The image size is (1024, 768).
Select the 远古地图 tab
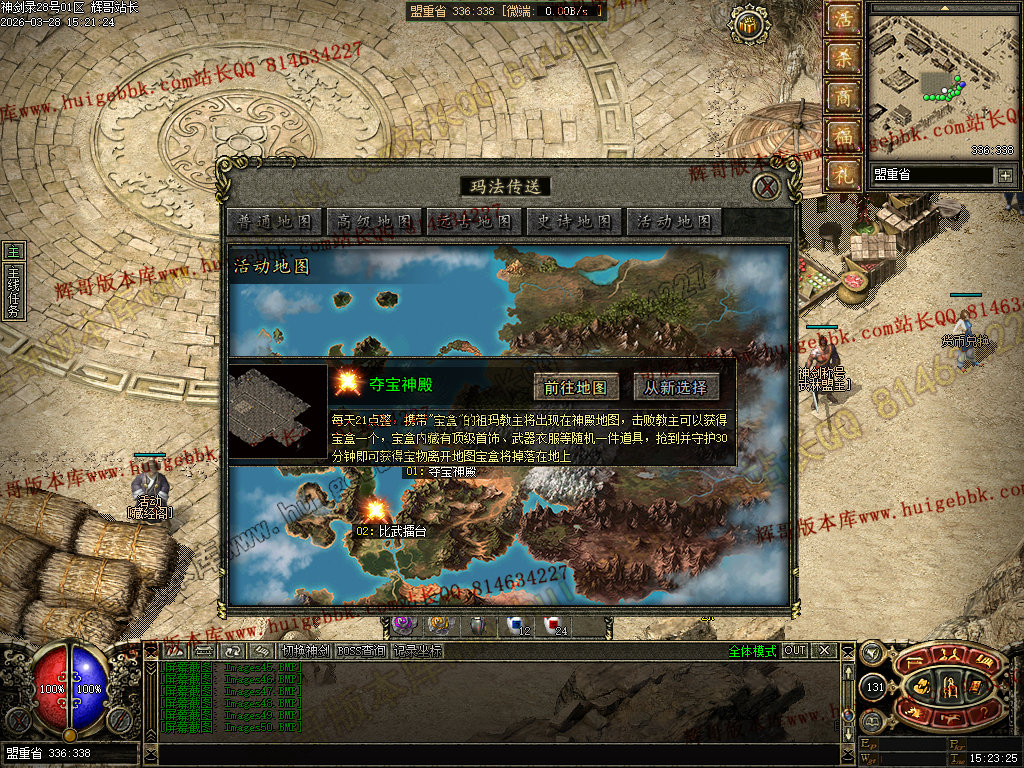pos(474,222)
